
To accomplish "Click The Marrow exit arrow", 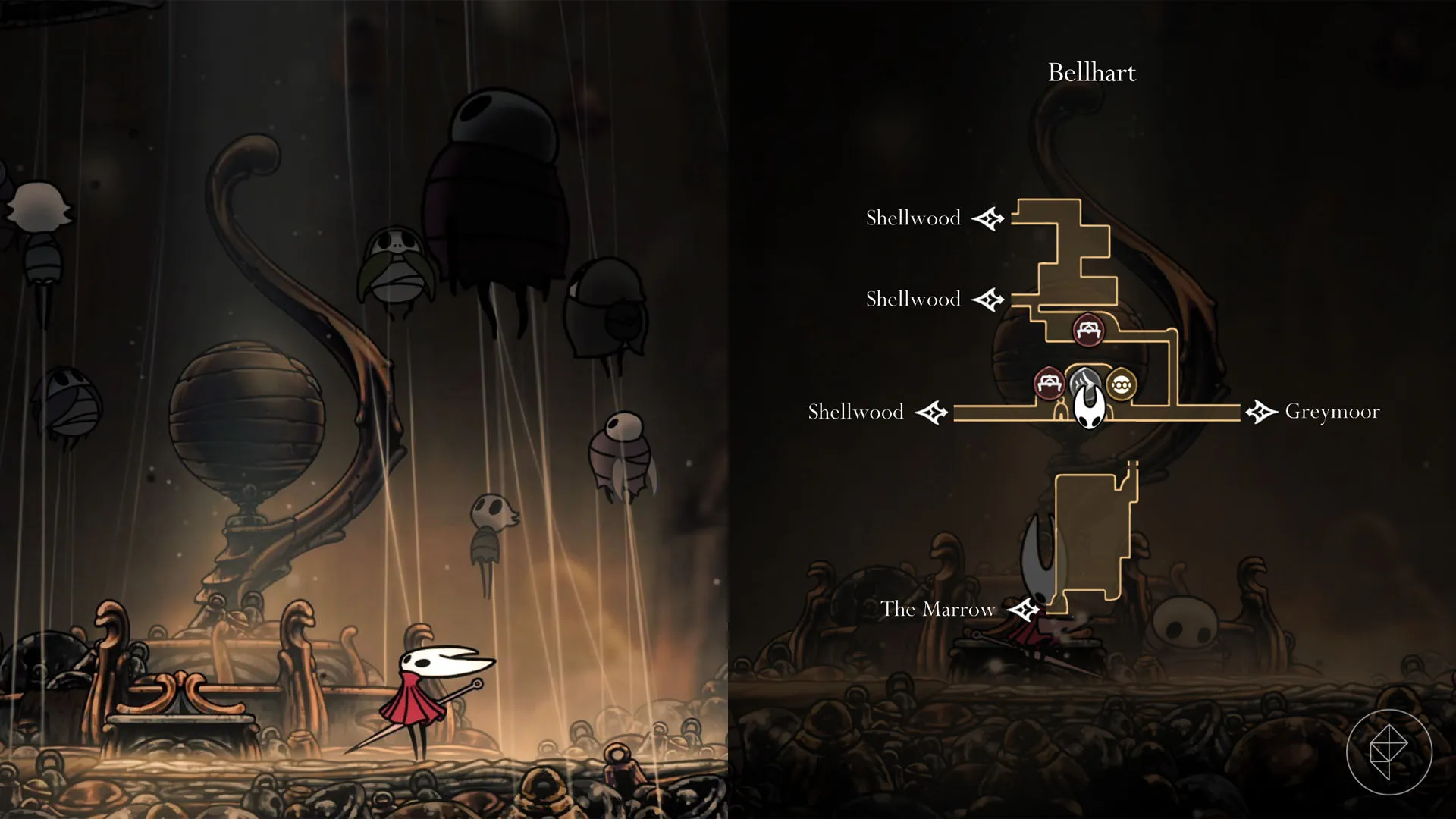I will (x=1024, y=609).
